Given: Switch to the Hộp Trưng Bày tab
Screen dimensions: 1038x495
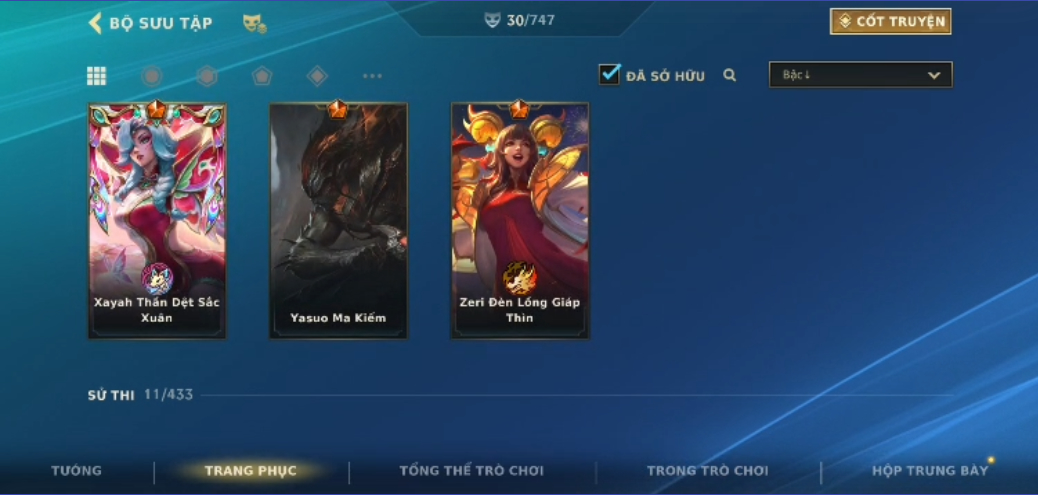Looking at the screenshot, I should pos(930,471).
